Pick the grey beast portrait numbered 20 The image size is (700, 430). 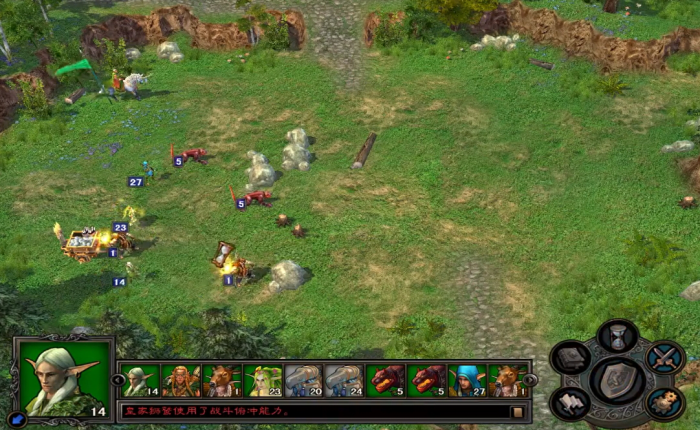[304, 380]
